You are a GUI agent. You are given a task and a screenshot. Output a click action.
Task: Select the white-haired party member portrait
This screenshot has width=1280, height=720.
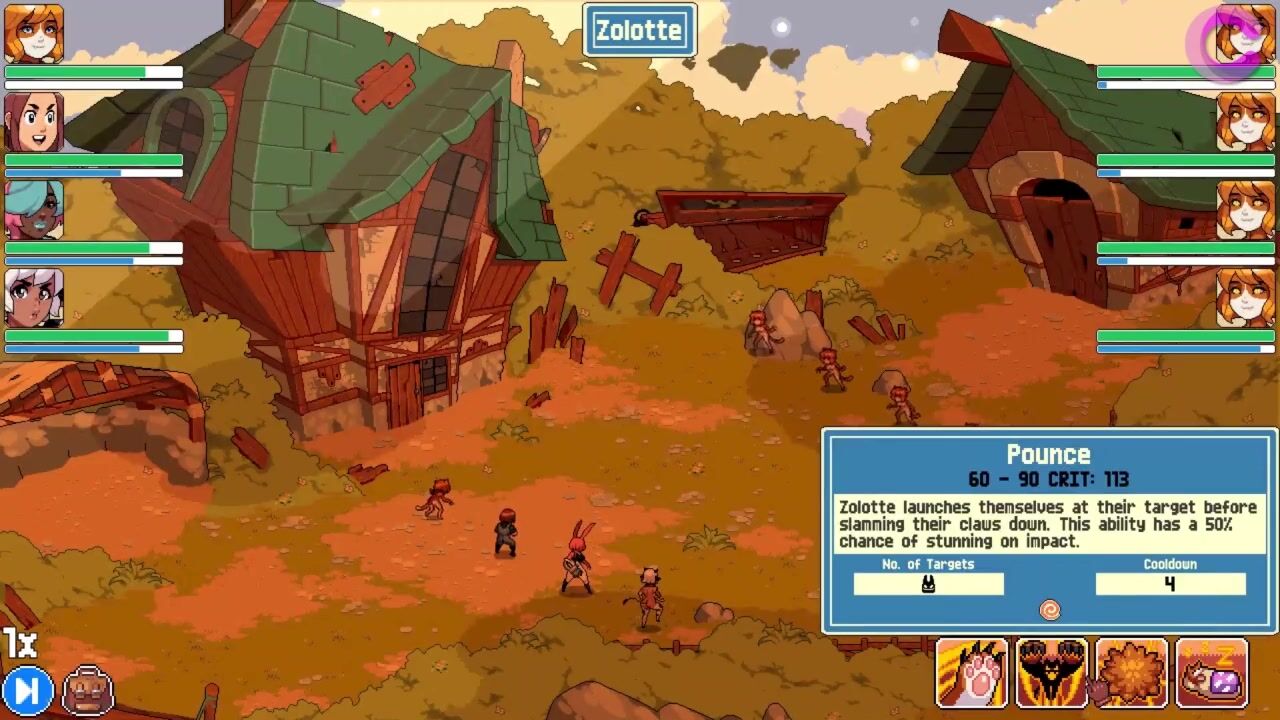coord(34,298)
